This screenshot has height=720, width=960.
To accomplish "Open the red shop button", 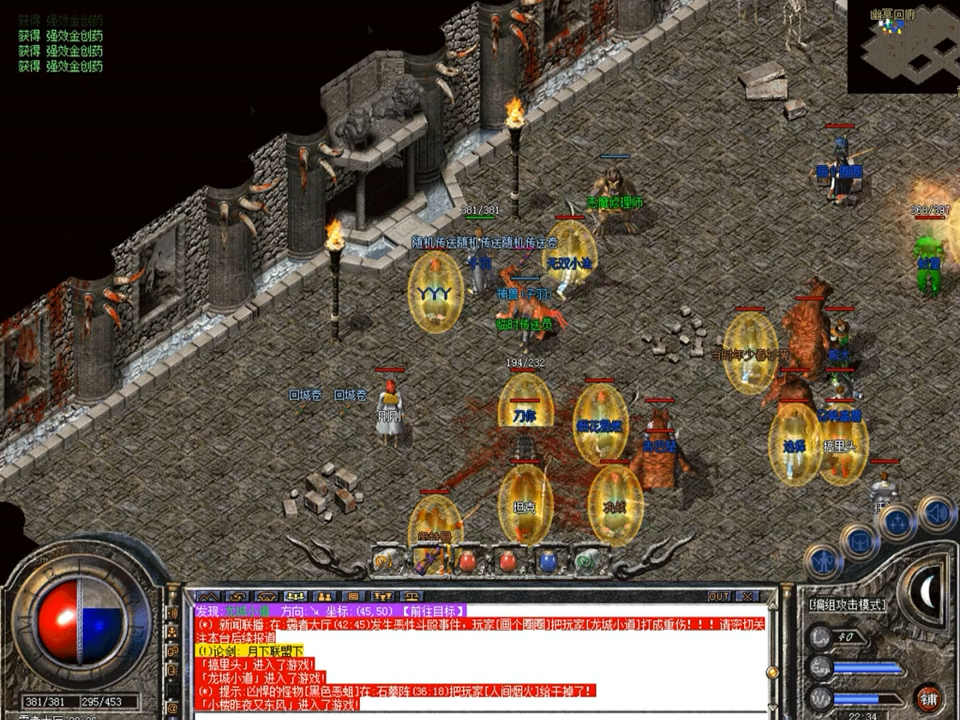I will point(929,697).
